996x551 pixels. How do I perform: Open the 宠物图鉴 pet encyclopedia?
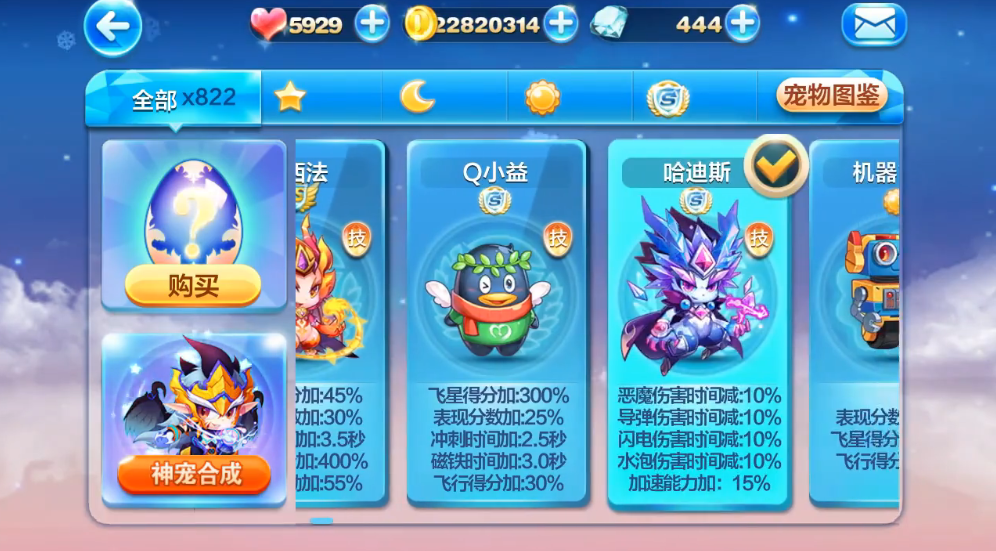(831, 96)
